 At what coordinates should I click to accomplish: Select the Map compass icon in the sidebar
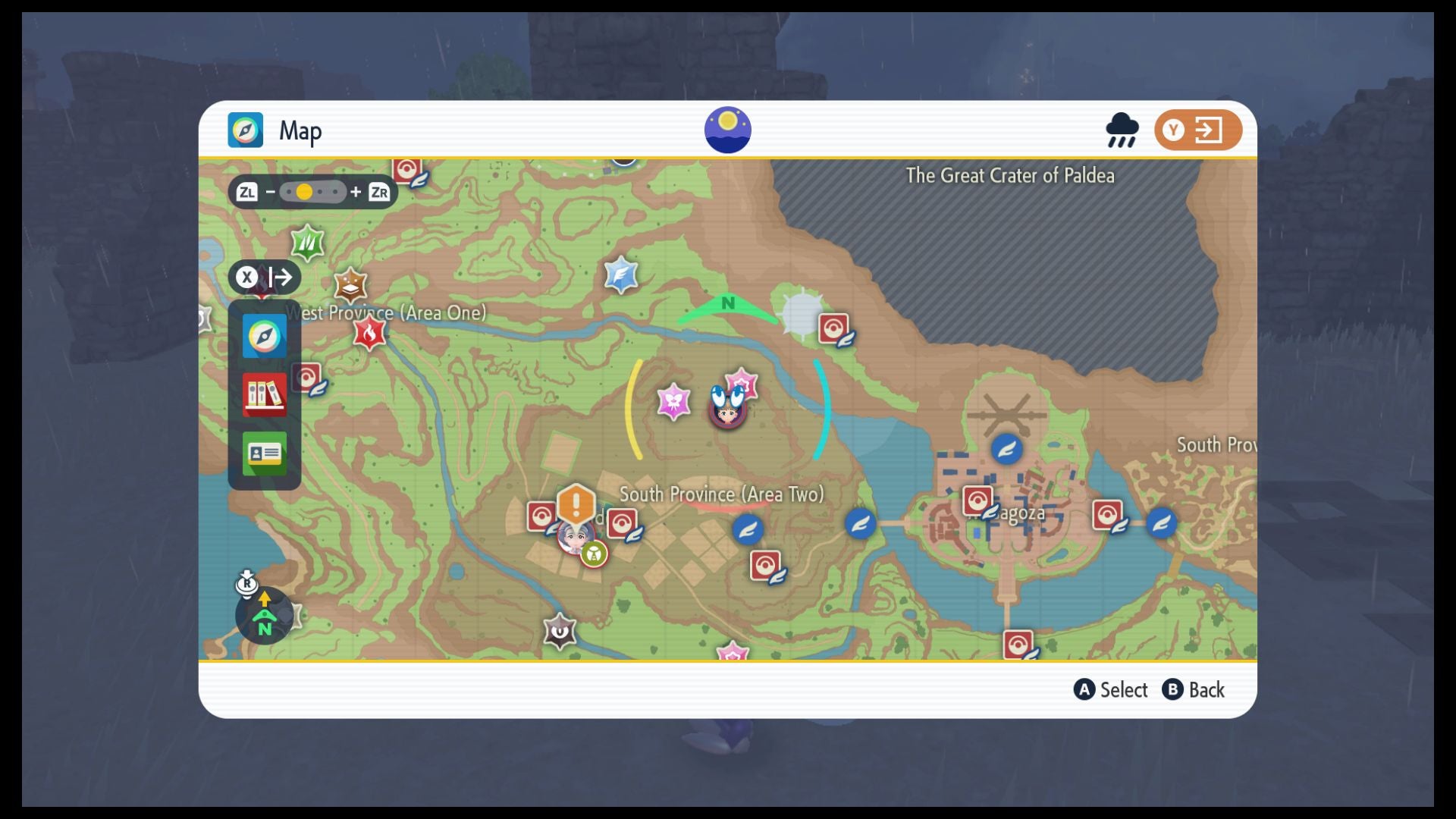pos(264,335)
